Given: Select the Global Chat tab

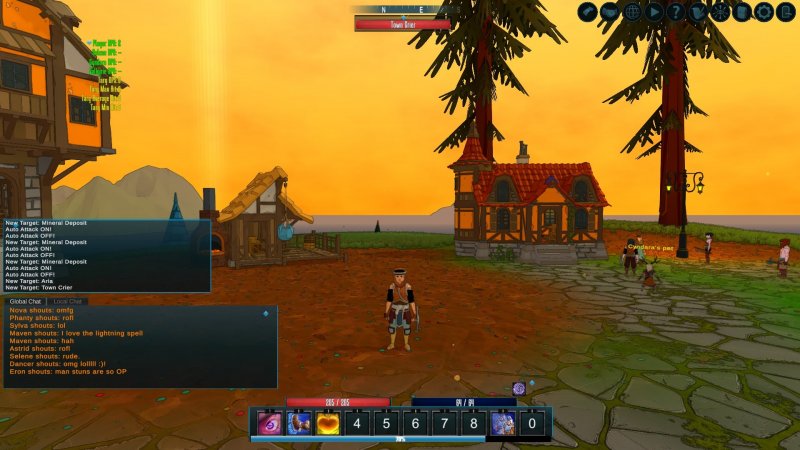Looking at the screenshot, I should coord(25,301).
